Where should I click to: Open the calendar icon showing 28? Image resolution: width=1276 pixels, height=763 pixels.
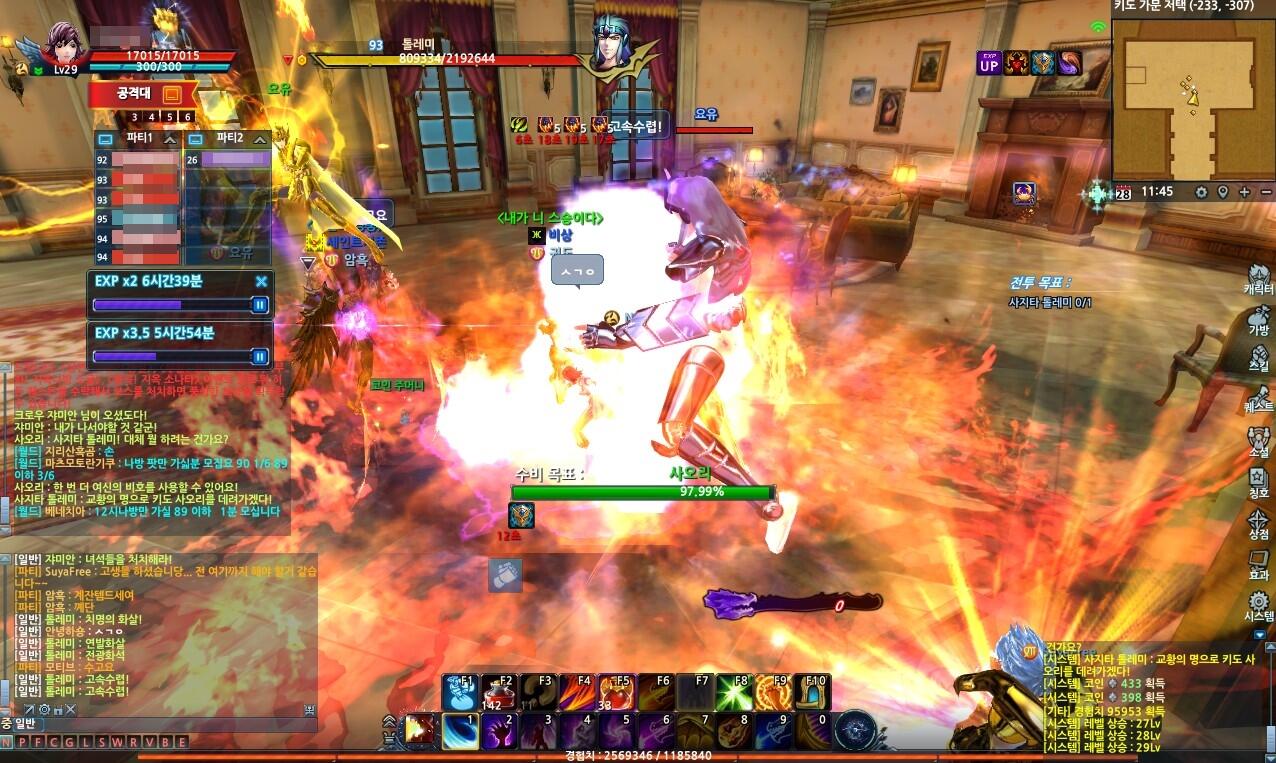point(1123,192)
